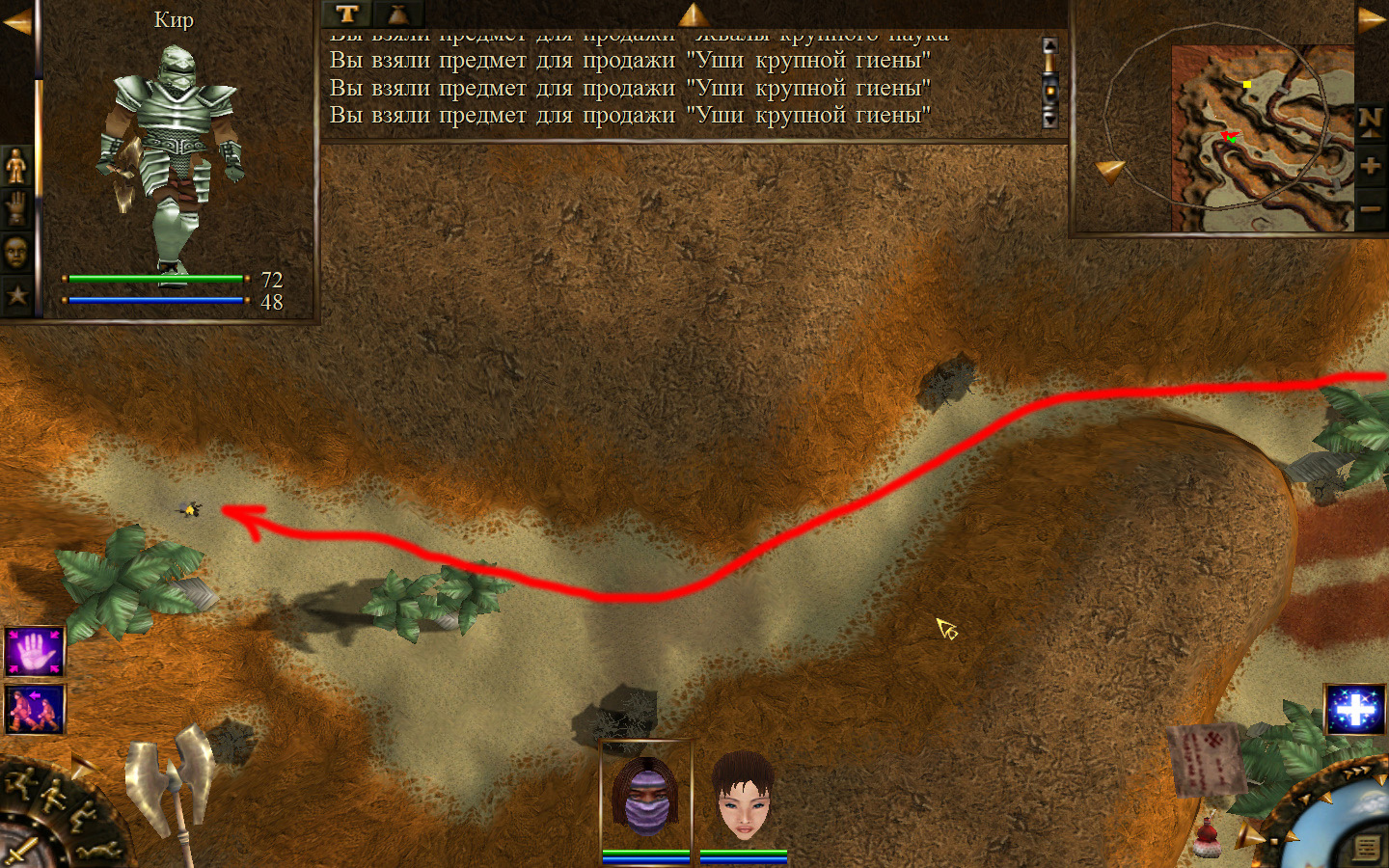
Task: Collapse the message log with top arrow
Action: coord(693,14)
